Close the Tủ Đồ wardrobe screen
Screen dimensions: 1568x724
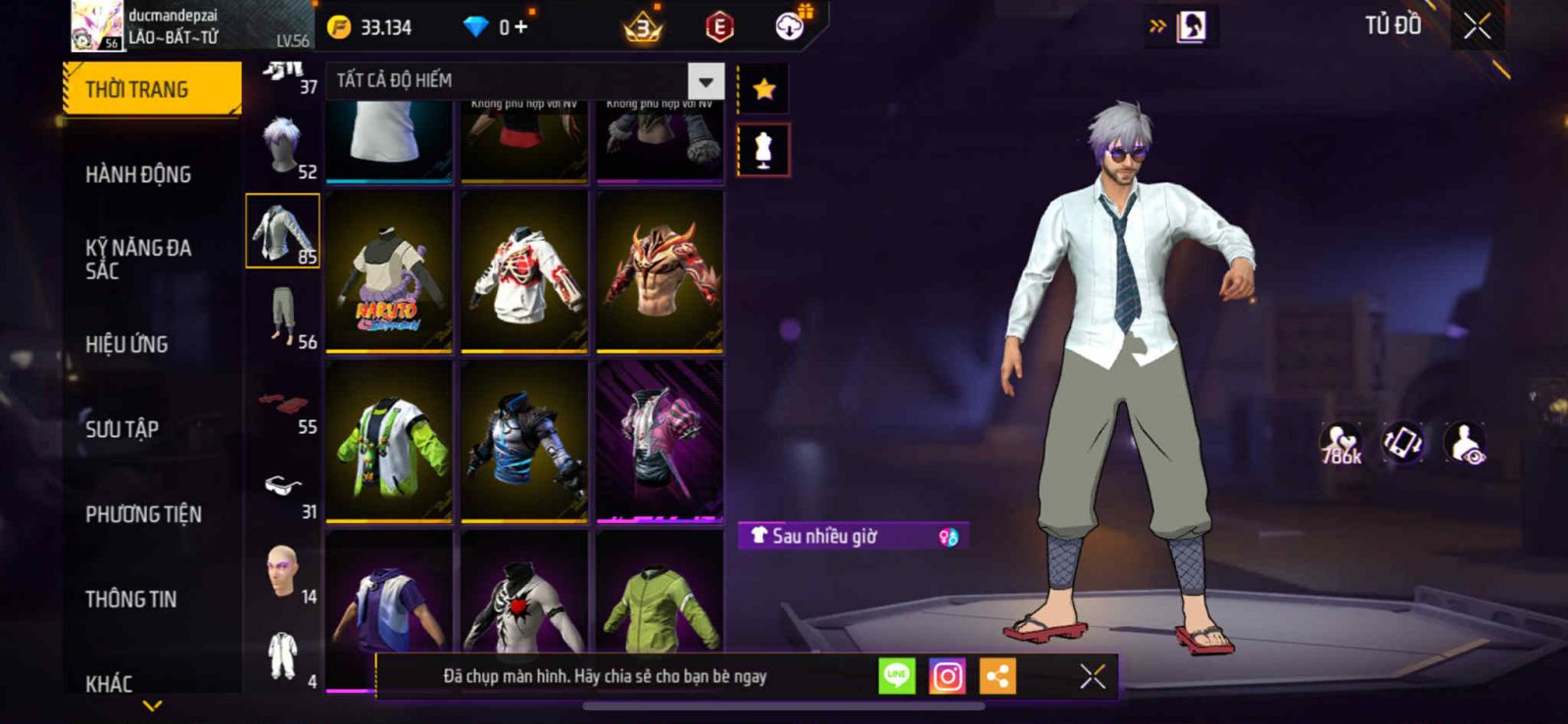click(x=1477, y=26)
